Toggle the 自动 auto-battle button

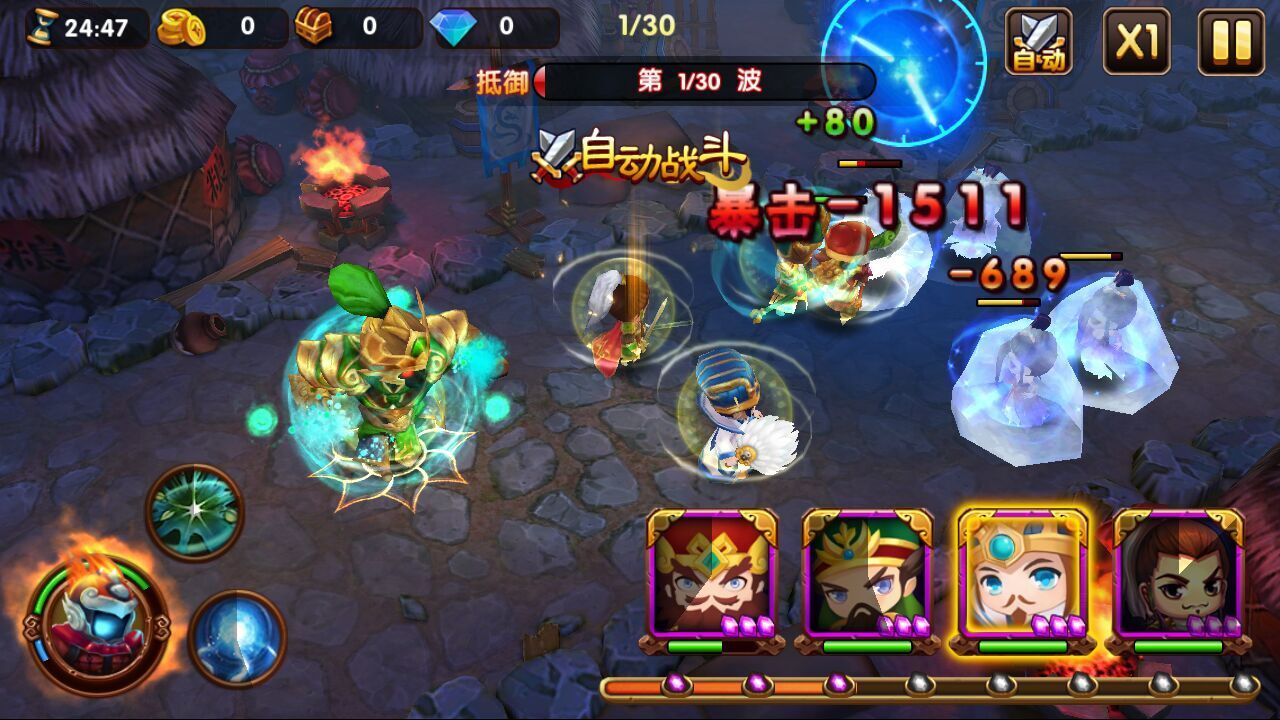(x=1038, y=42)
